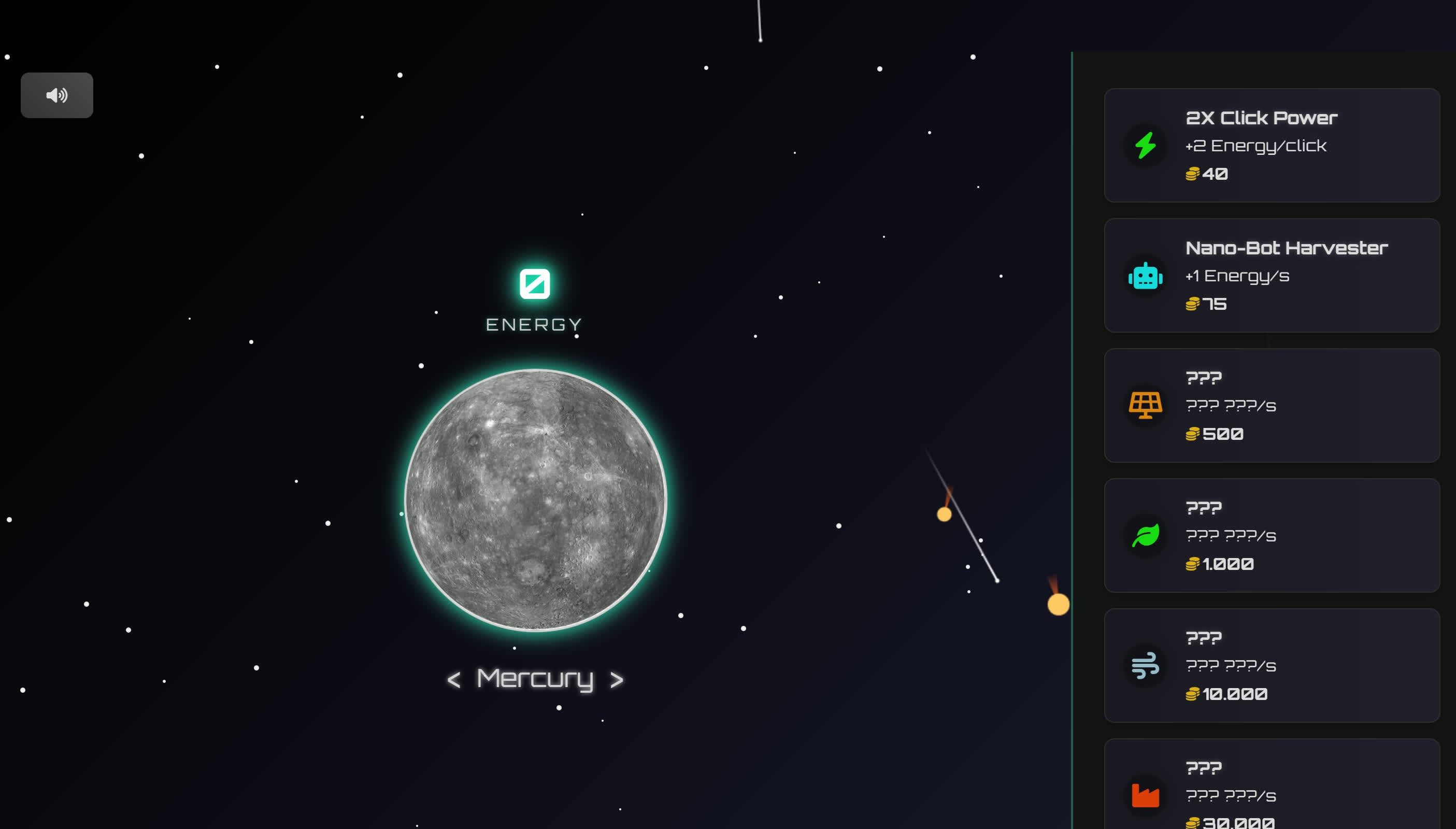Screen dimensions: 1456x829
Task: Pick the locked red factory upgrade
Action: (x=1271, y=791)
